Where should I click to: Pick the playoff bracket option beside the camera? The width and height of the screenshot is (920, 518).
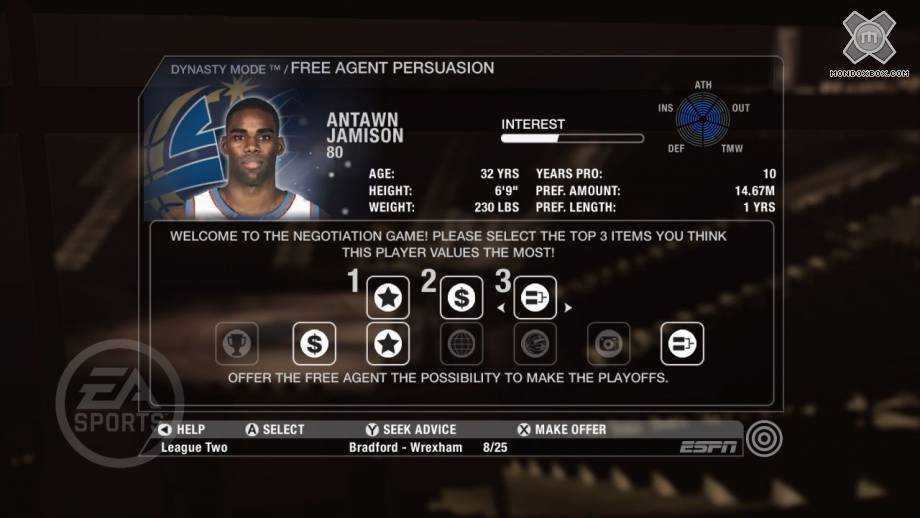(682, 344)
